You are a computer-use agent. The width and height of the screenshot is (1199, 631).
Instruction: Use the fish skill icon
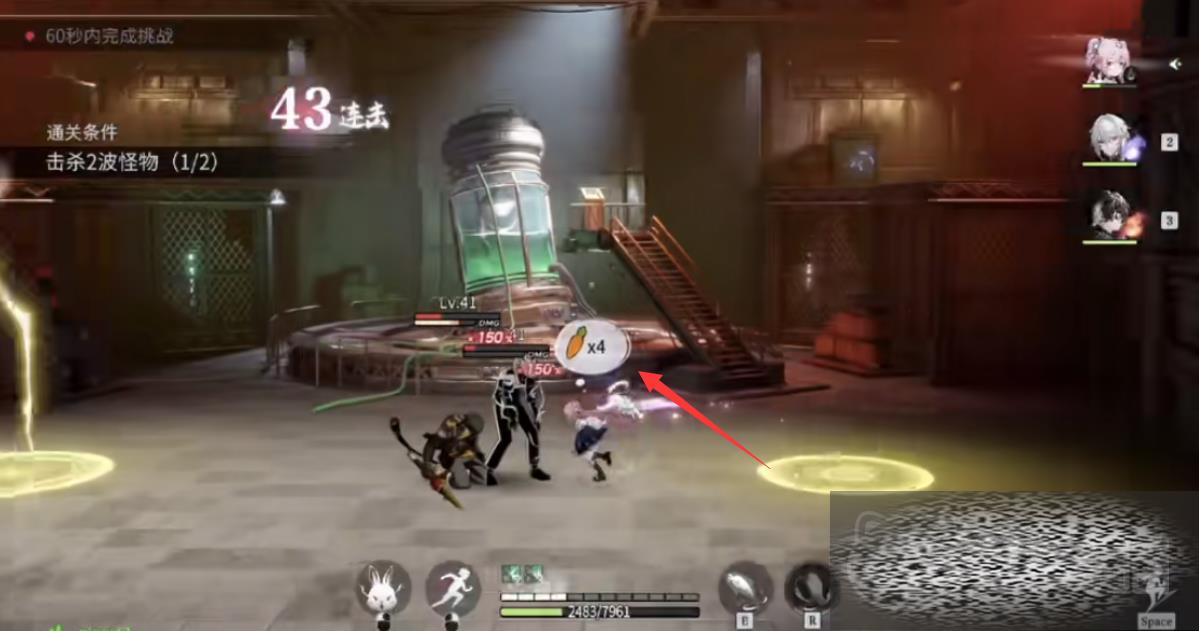tap(745, 587)
